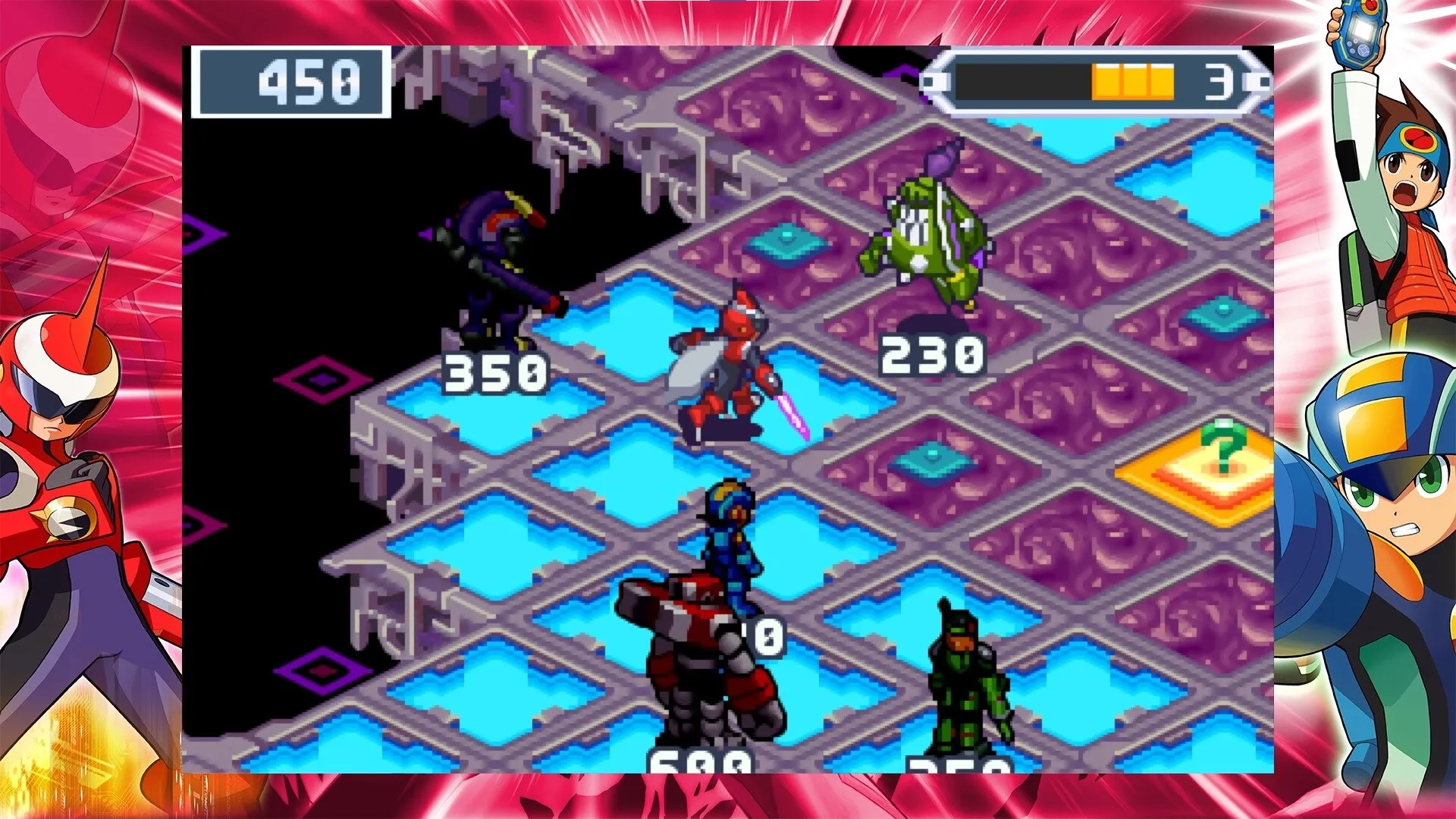This screenshot has width=1456, height=819.
Task: Select the HP label 350 under the shadow enemy
Action: pos(497,372)
